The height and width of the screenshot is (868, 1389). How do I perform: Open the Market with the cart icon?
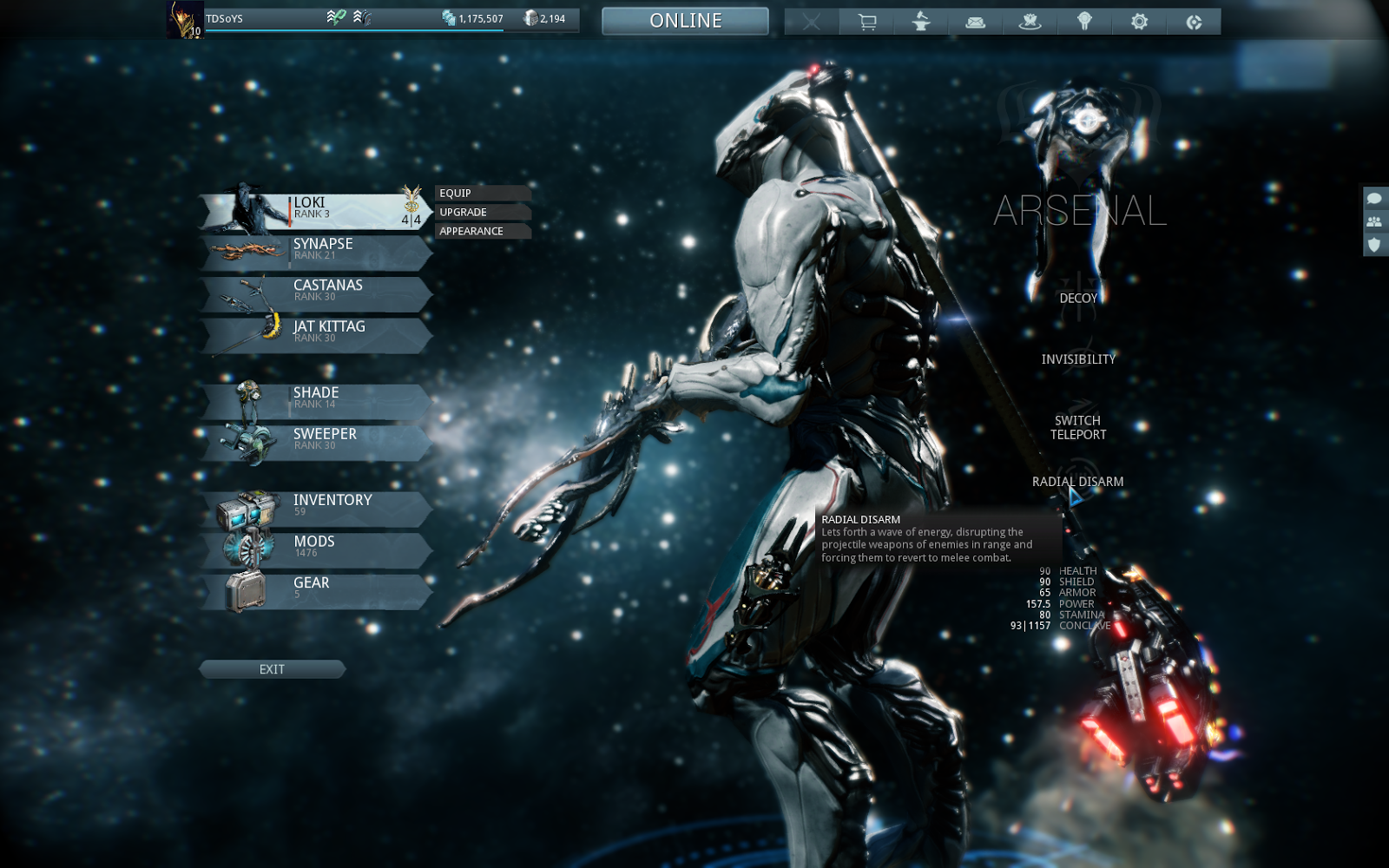866,21
